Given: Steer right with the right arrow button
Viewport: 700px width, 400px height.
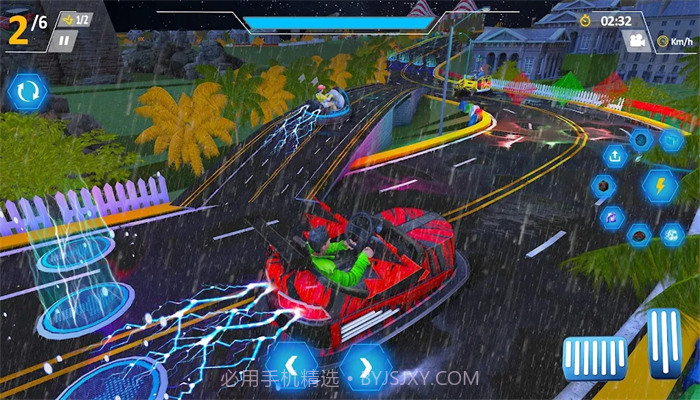Looking at the screenshot, I should point(364,366).
